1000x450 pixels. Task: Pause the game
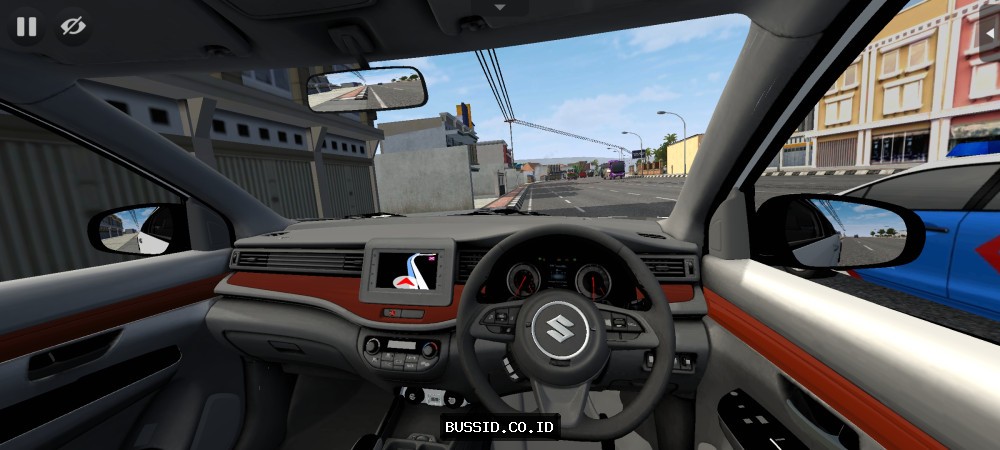pyautogui.click(x=26, y=26)
